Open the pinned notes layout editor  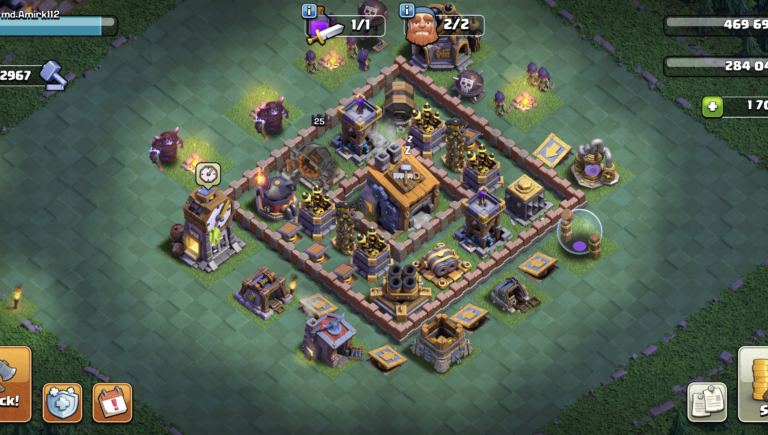(x=707, y=402)
